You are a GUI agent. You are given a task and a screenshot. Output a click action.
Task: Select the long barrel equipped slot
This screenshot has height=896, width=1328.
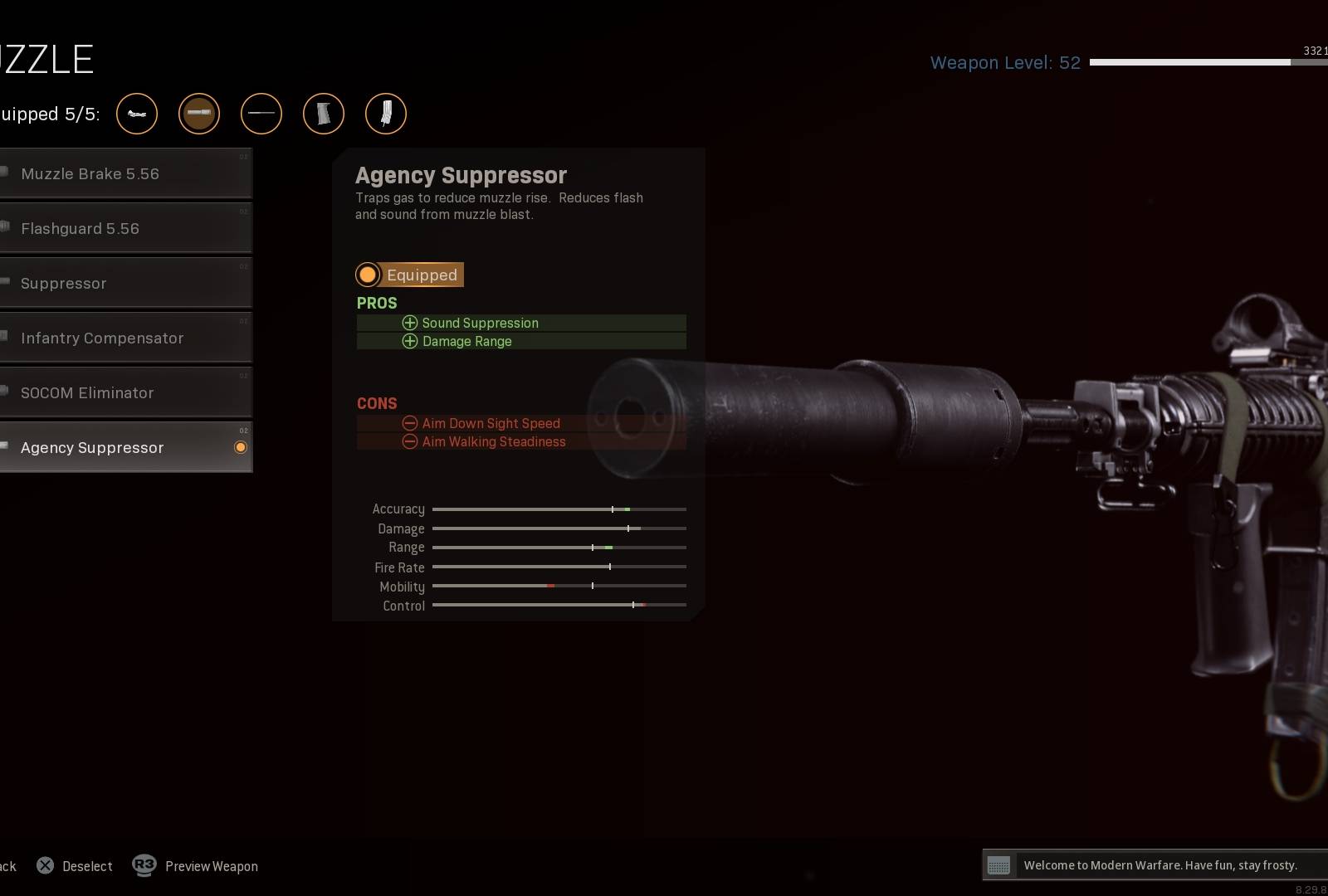click(x=261, y=114)
